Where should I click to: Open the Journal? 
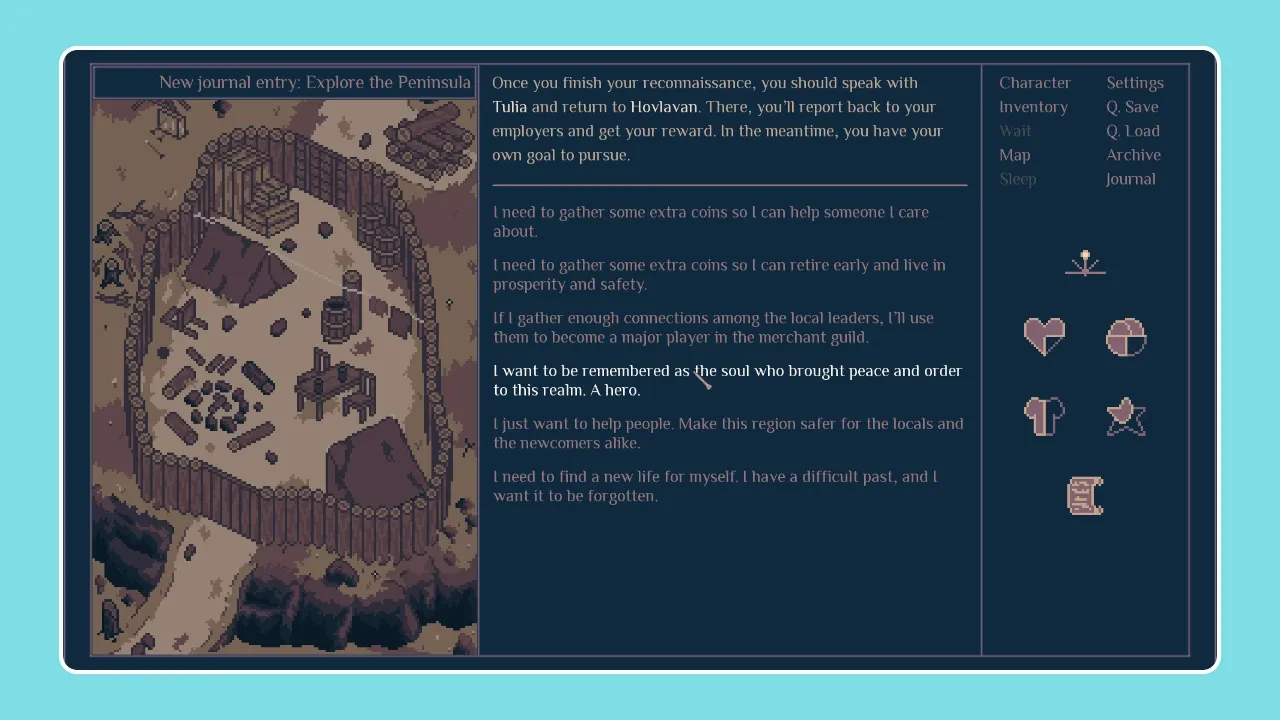click(x=1130, y=178)
